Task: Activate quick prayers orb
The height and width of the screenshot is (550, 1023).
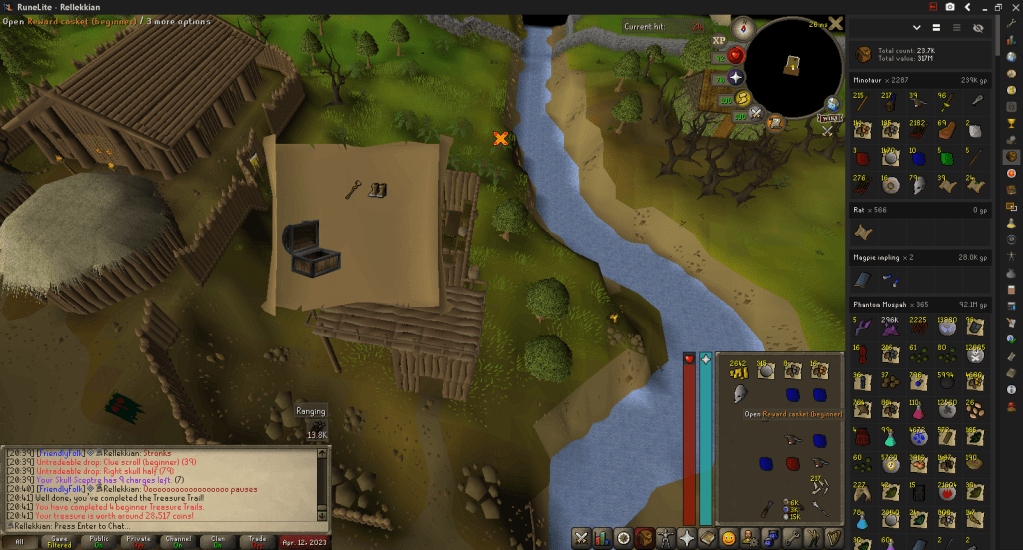Action: tap(736, 76)
